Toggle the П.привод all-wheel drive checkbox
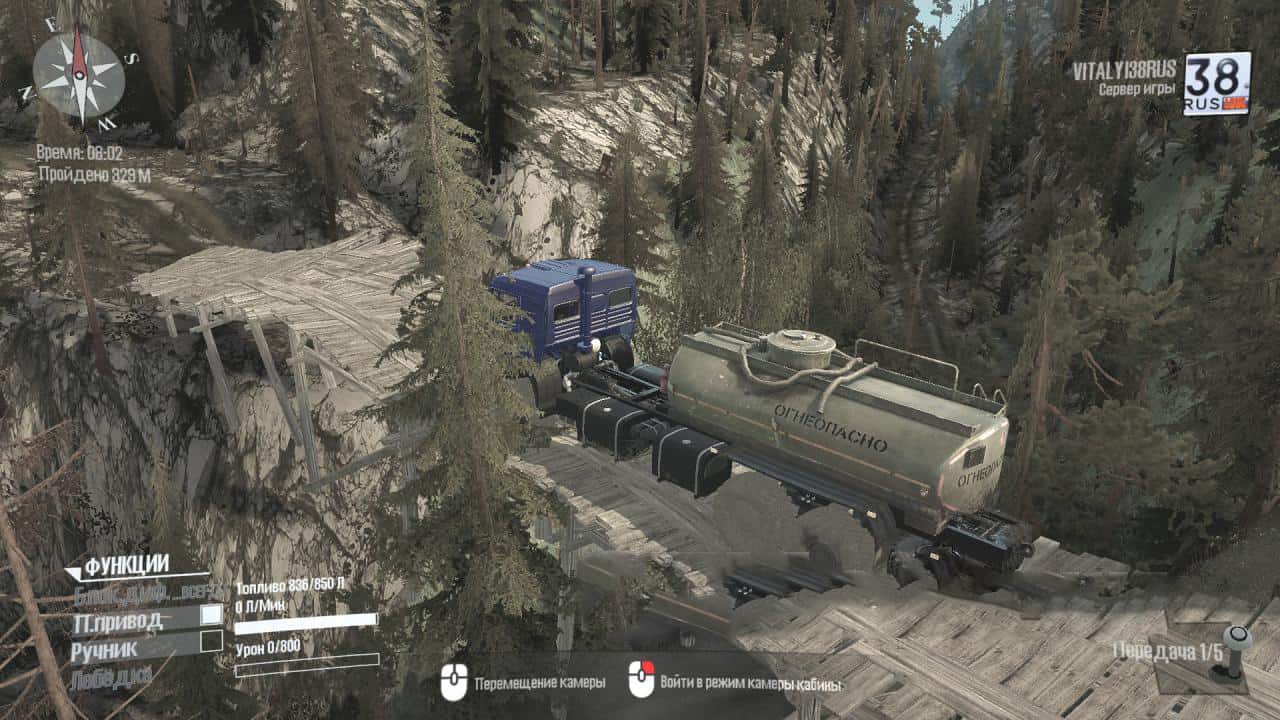This screenshot has height=720, width=1280. point(211,615)
